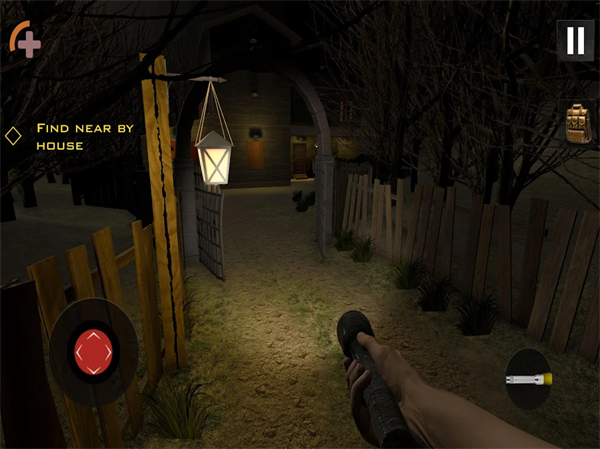Pause the game
Viewport: 600px width, 449px height.
[x=575, y=40]
